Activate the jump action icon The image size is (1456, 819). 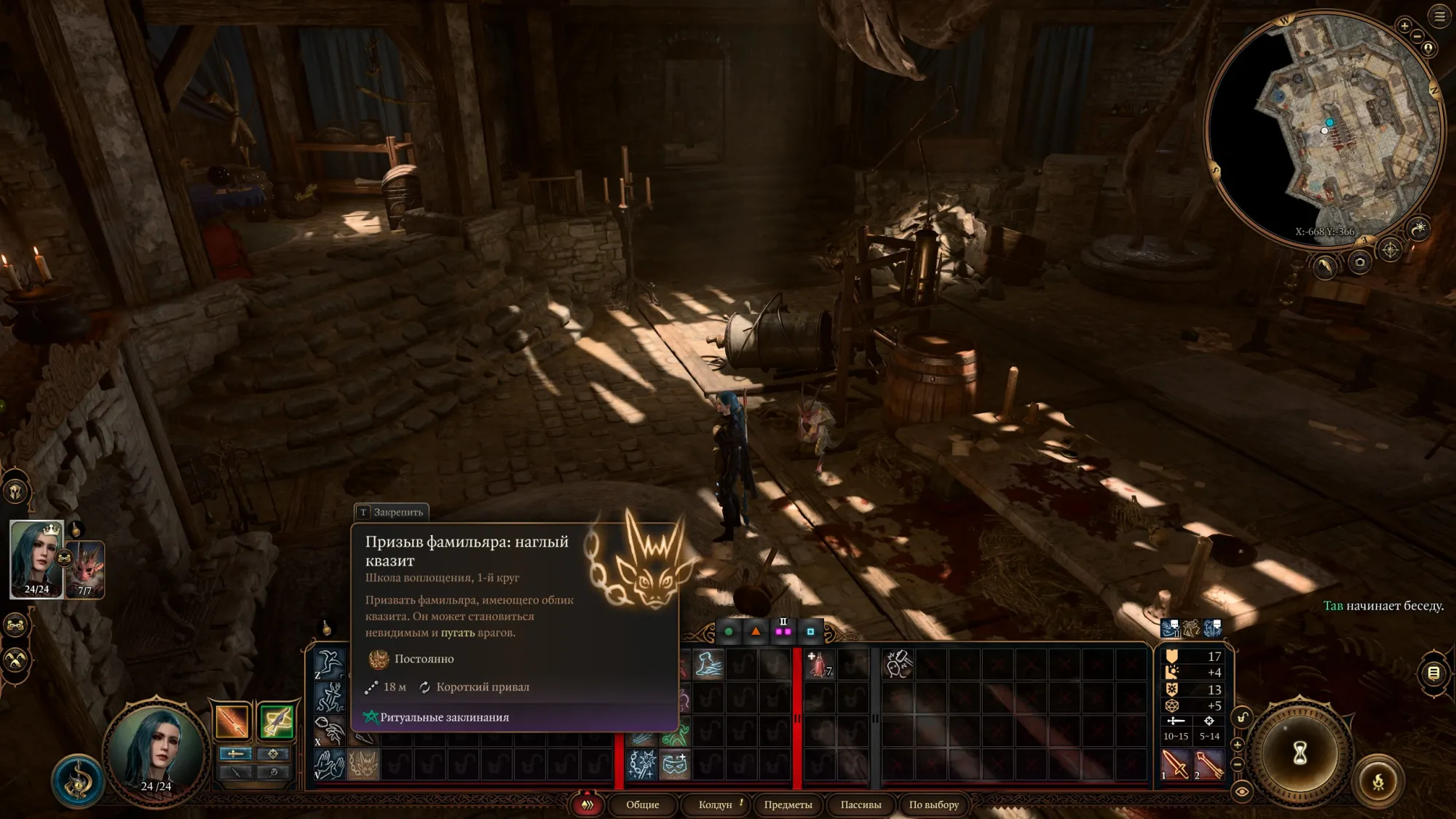pos(329,664)
